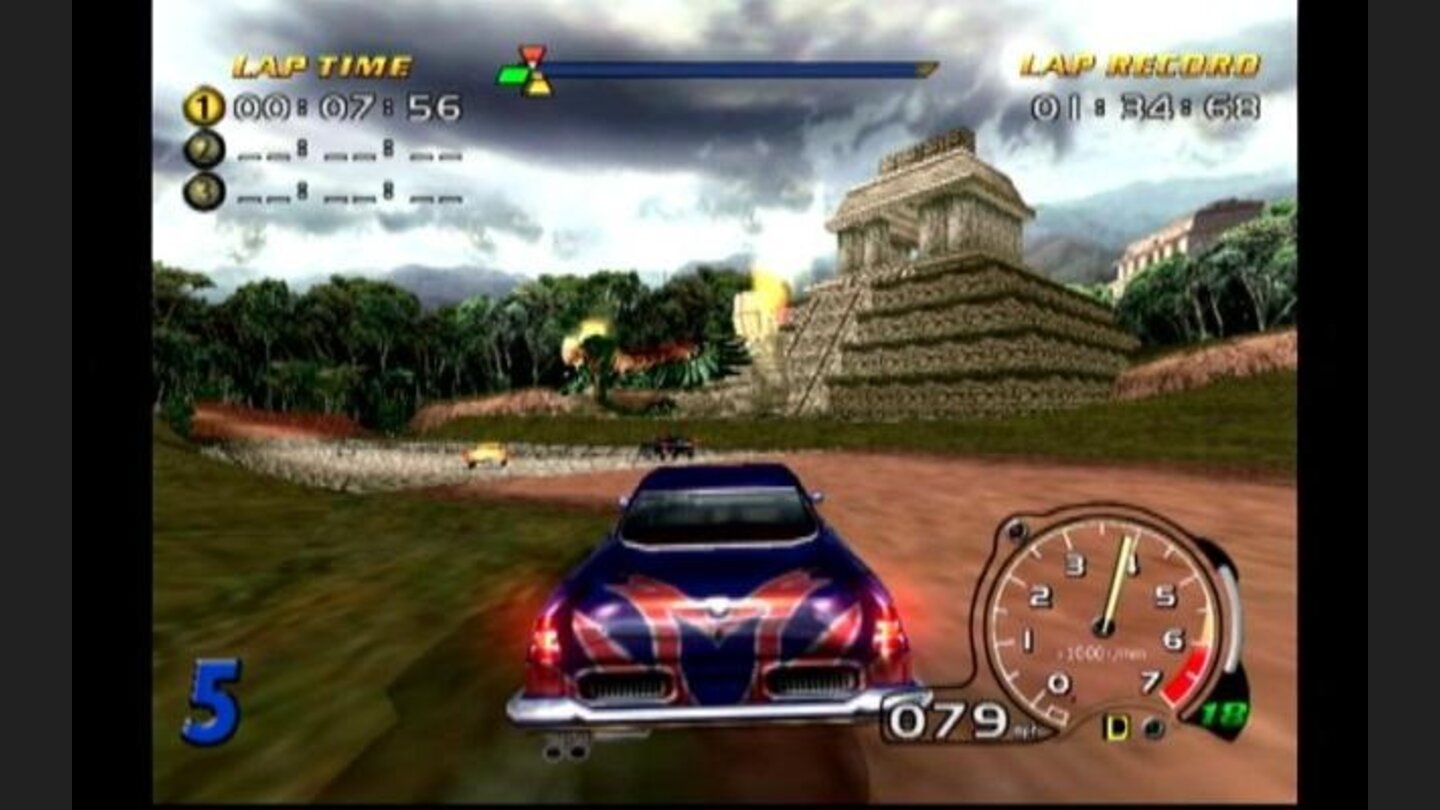Click the yellow arrow marker on the track progress indicator
This screenshot has height=810, width=1440.
pyautogui.click(x=538, y=87)
